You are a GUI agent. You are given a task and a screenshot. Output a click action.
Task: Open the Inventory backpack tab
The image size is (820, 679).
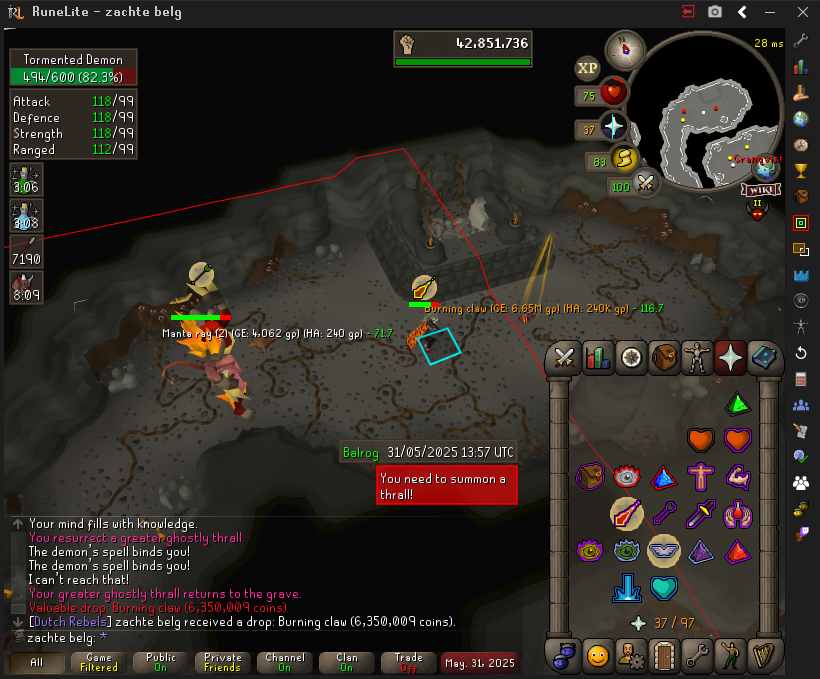click(x=664, y=357)
